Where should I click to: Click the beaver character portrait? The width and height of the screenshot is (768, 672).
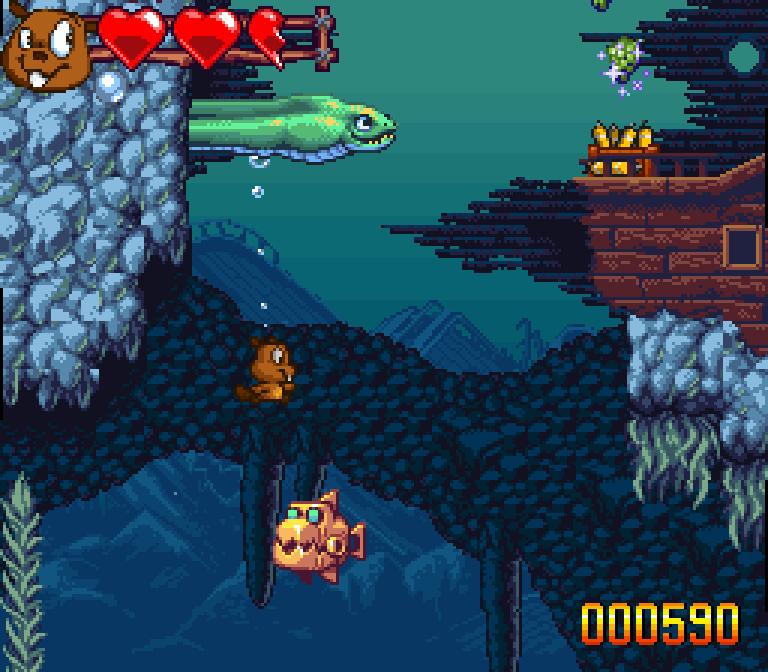(45, 47)
